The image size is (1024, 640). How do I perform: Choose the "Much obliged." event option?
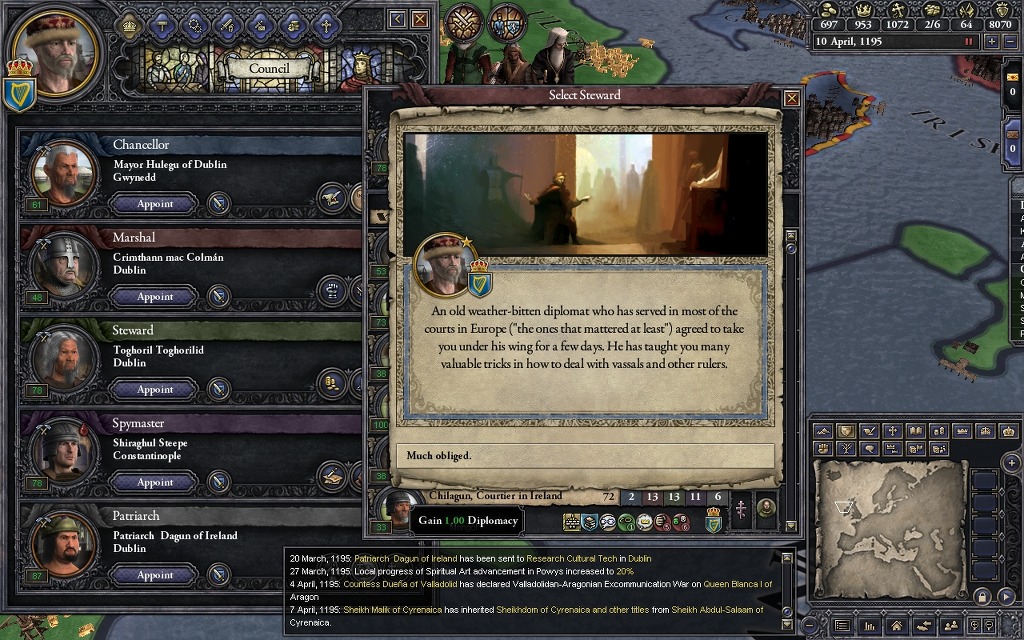click(585, 456)
